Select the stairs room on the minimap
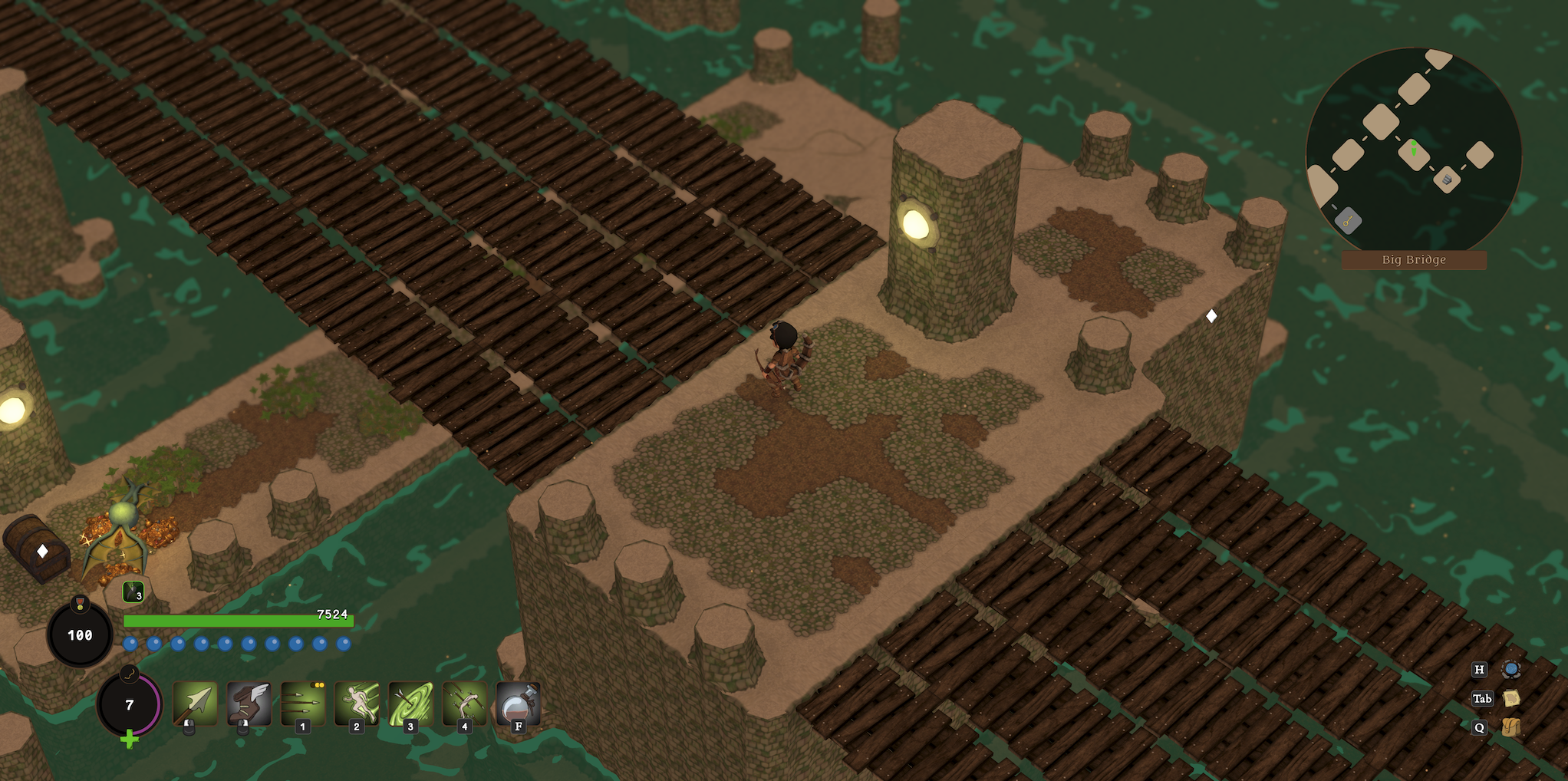 1447,180
